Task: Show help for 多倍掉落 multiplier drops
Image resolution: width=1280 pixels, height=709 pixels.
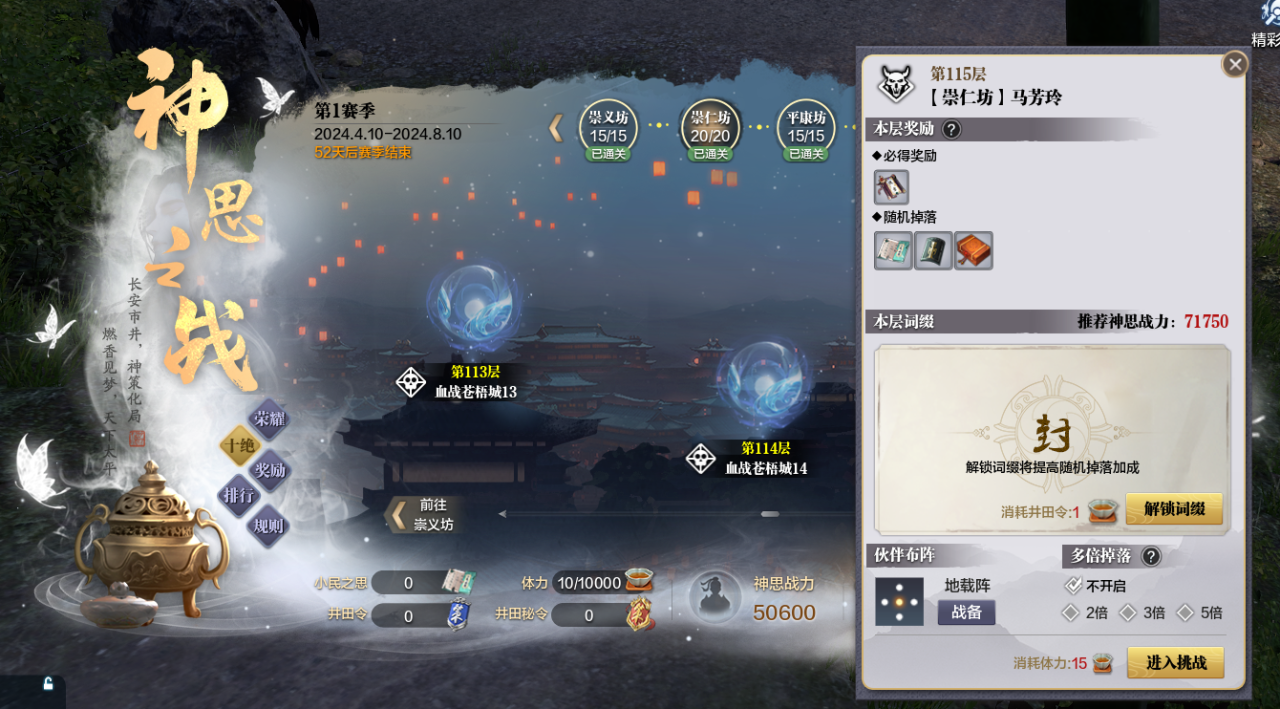Action: pyautogui.click(x=1151, y=557)
